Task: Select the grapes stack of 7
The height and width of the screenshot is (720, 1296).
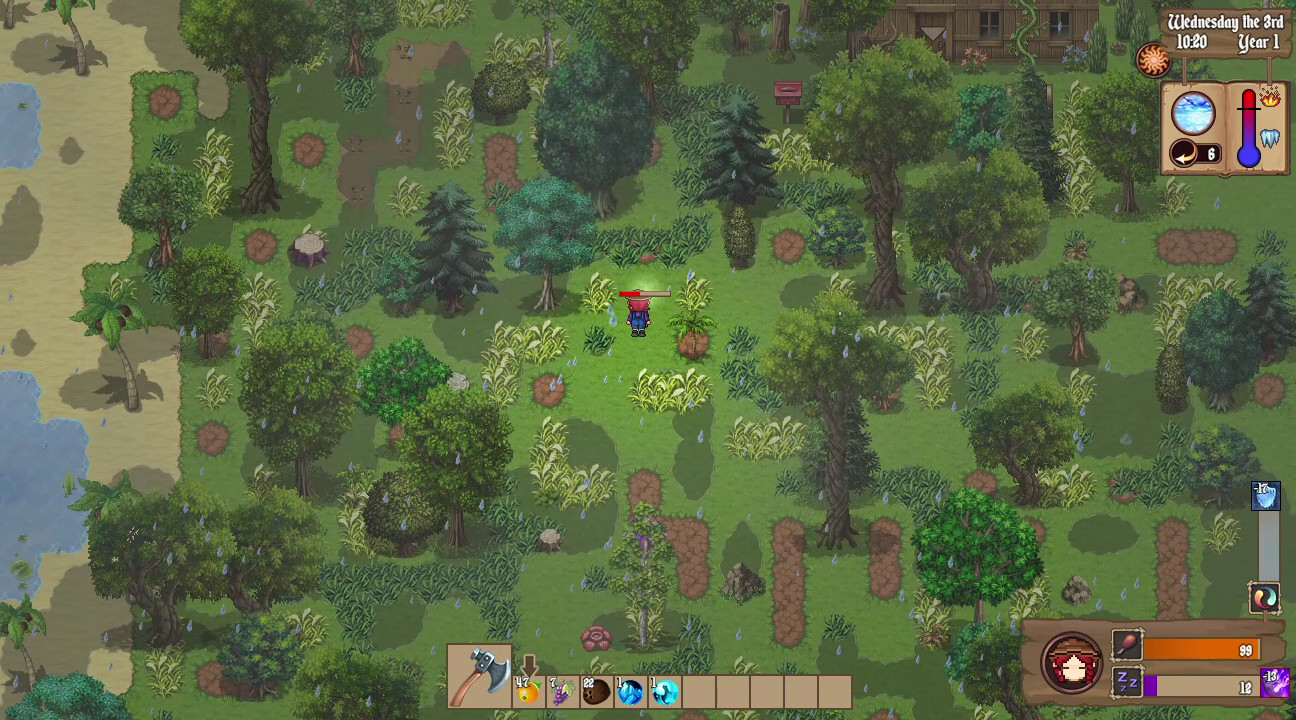Action: [562, 691]
